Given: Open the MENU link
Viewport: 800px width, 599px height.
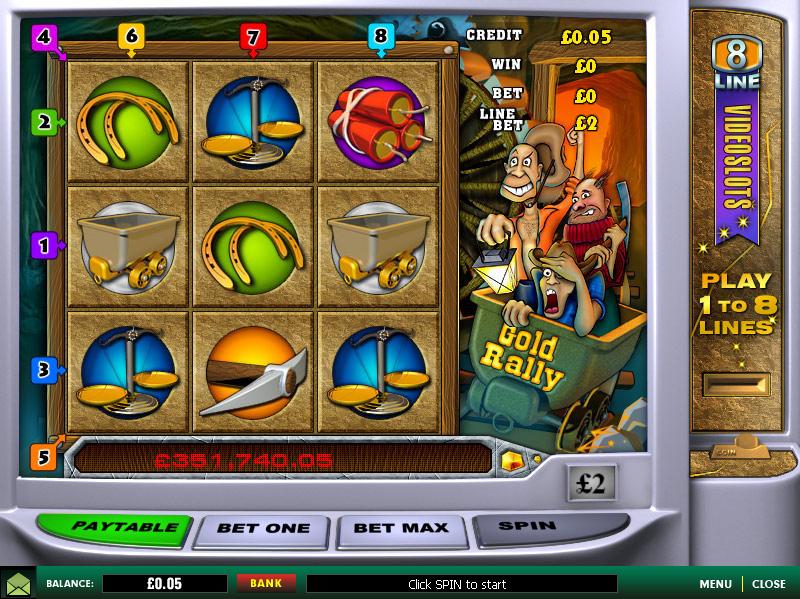Looking at the screenshot, I should point(715,584).
